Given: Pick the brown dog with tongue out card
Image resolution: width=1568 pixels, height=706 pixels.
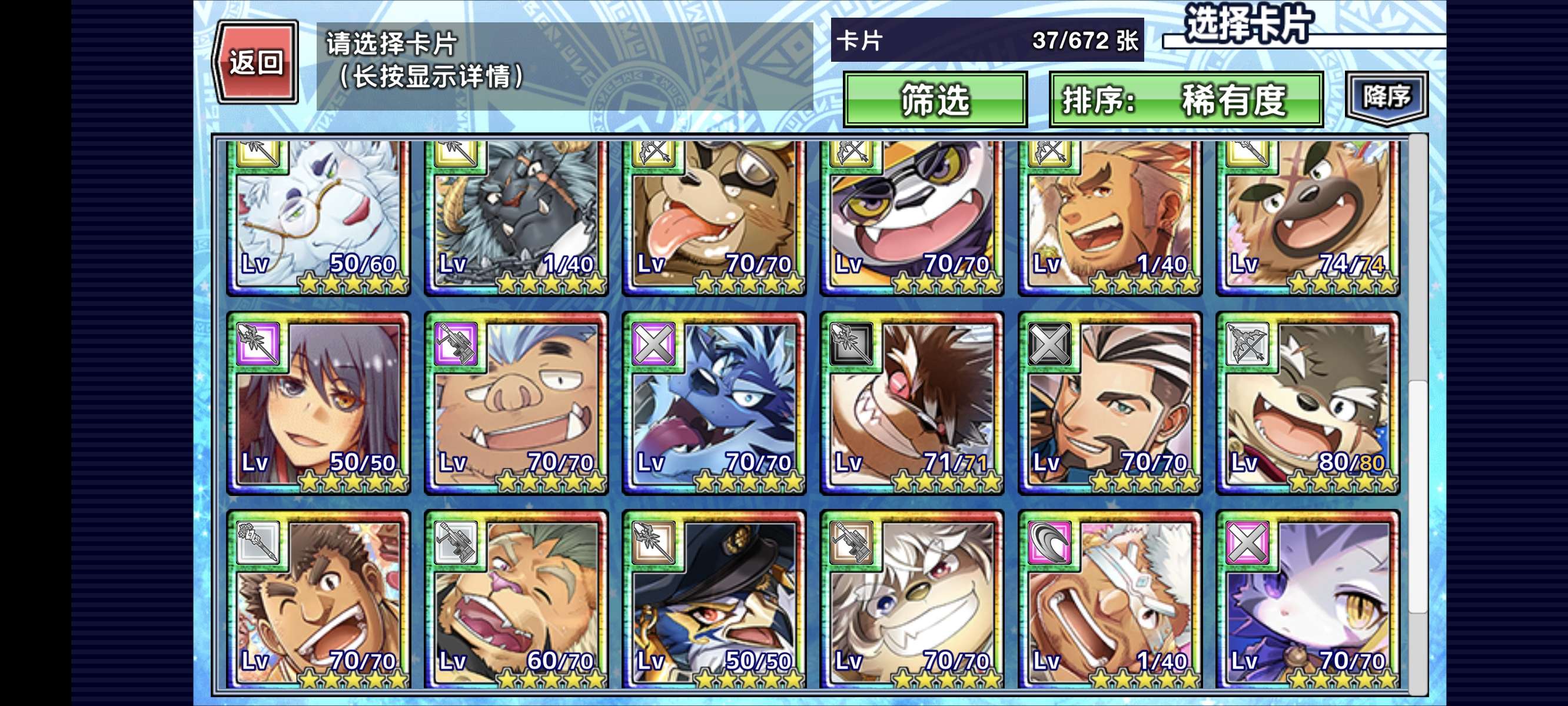Looking at the screenshot, I should pyautogui.click(x=714, y=216).
